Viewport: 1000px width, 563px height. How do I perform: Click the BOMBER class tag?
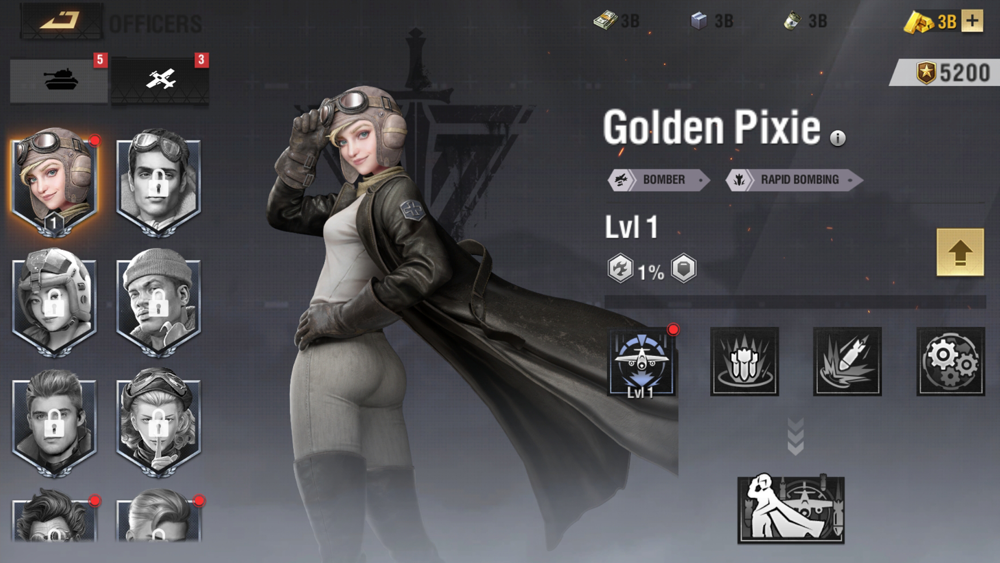click(x=659, y=180)
